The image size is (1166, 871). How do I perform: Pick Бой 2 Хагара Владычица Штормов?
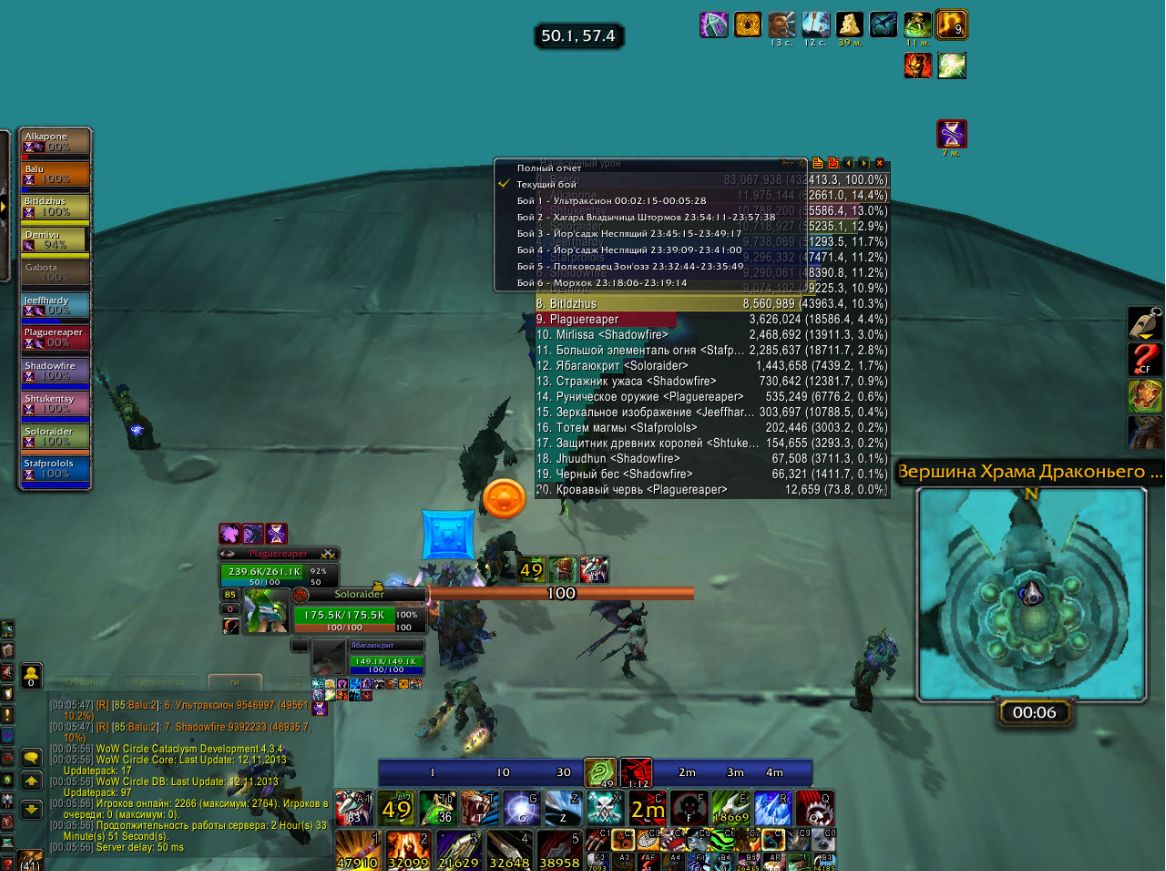645,217
